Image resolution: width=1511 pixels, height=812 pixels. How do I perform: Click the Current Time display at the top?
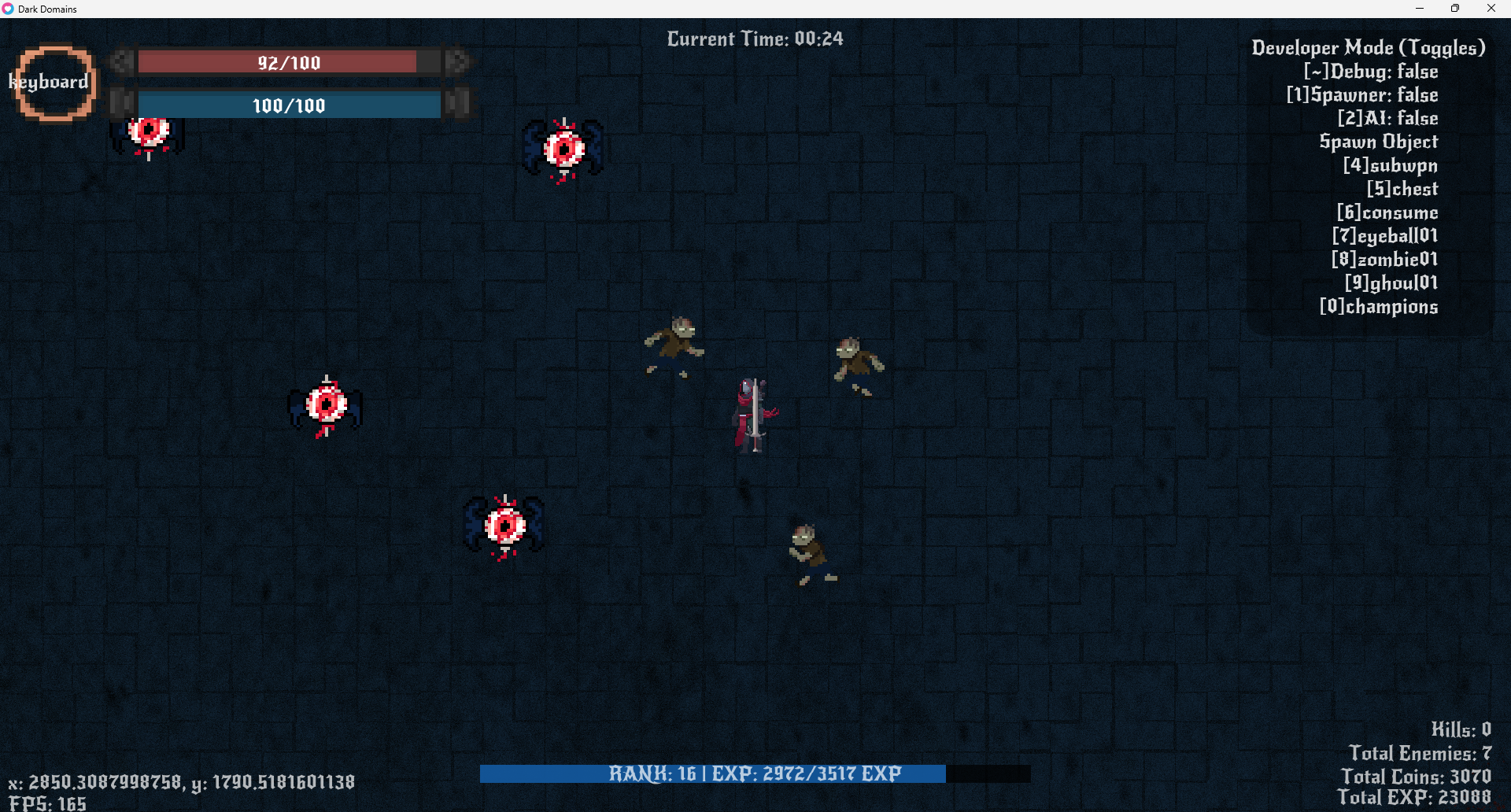[754, 38]
